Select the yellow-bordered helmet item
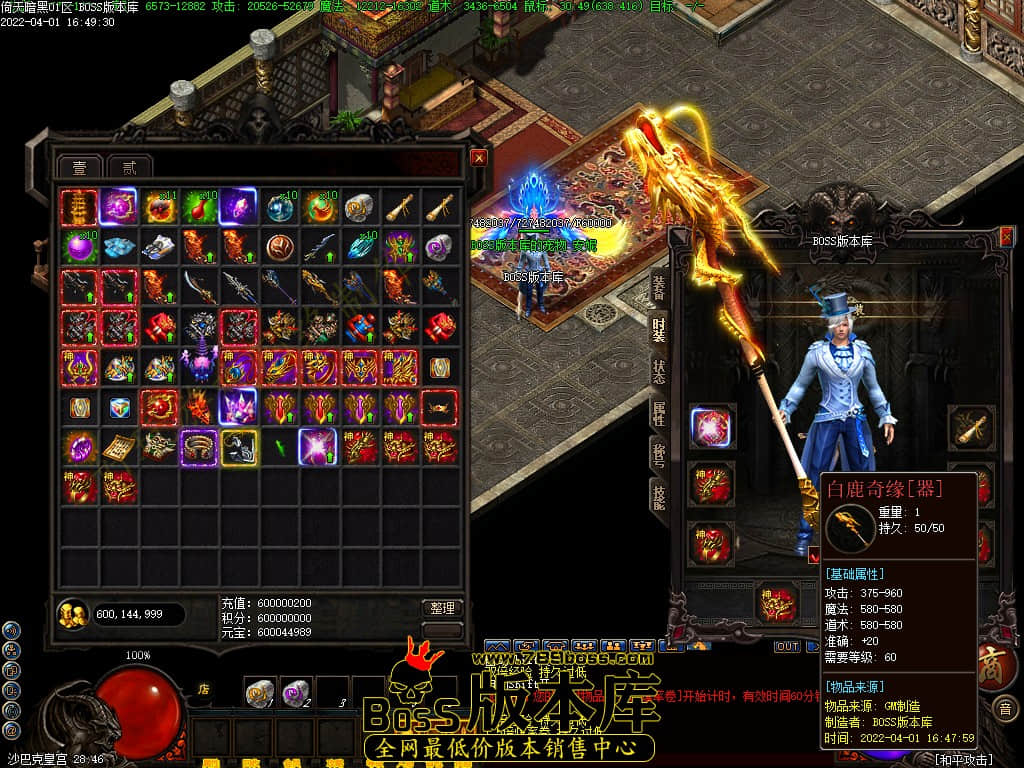 point(239,447)
